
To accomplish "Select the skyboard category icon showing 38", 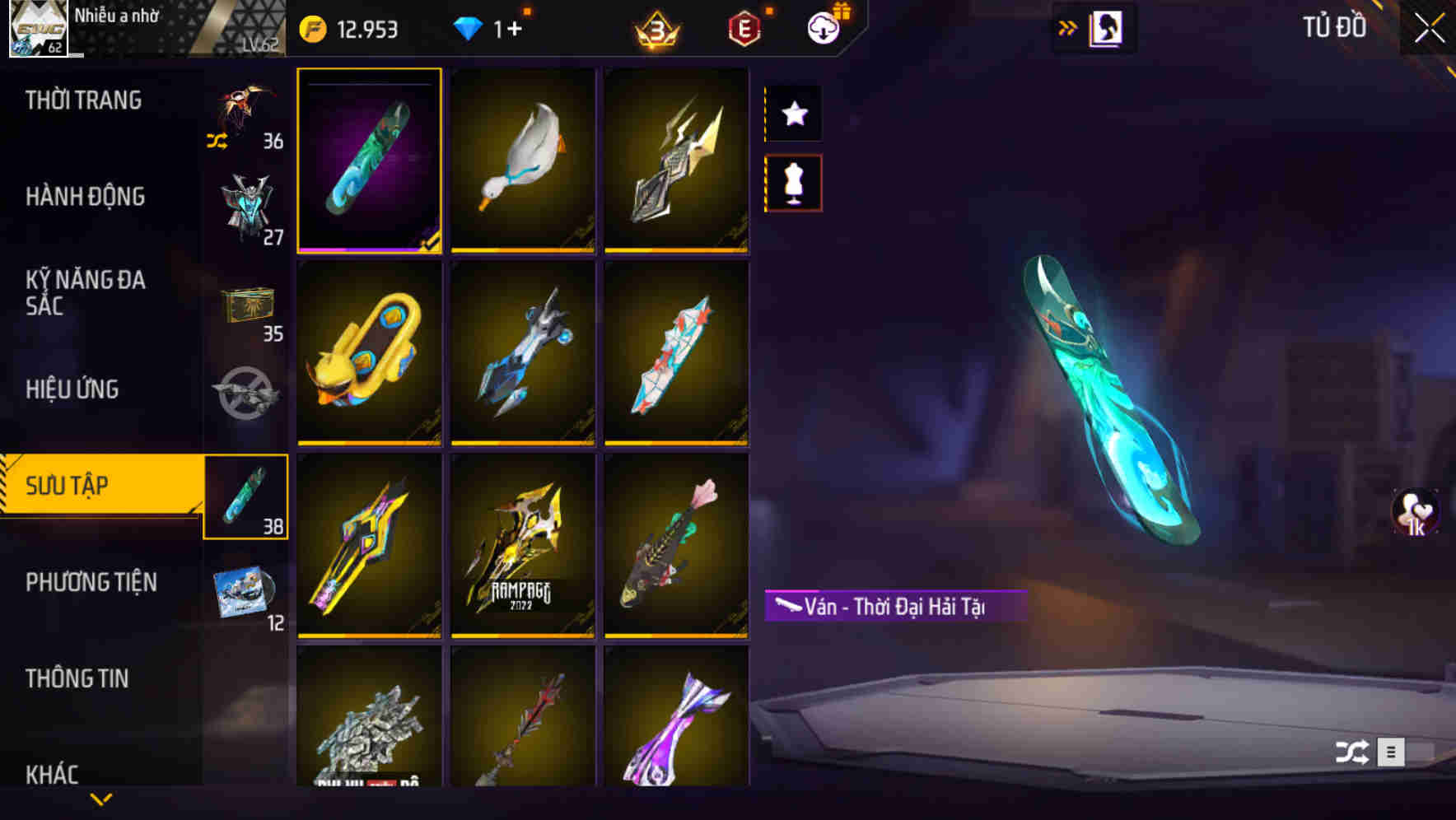I will point(245,496).
